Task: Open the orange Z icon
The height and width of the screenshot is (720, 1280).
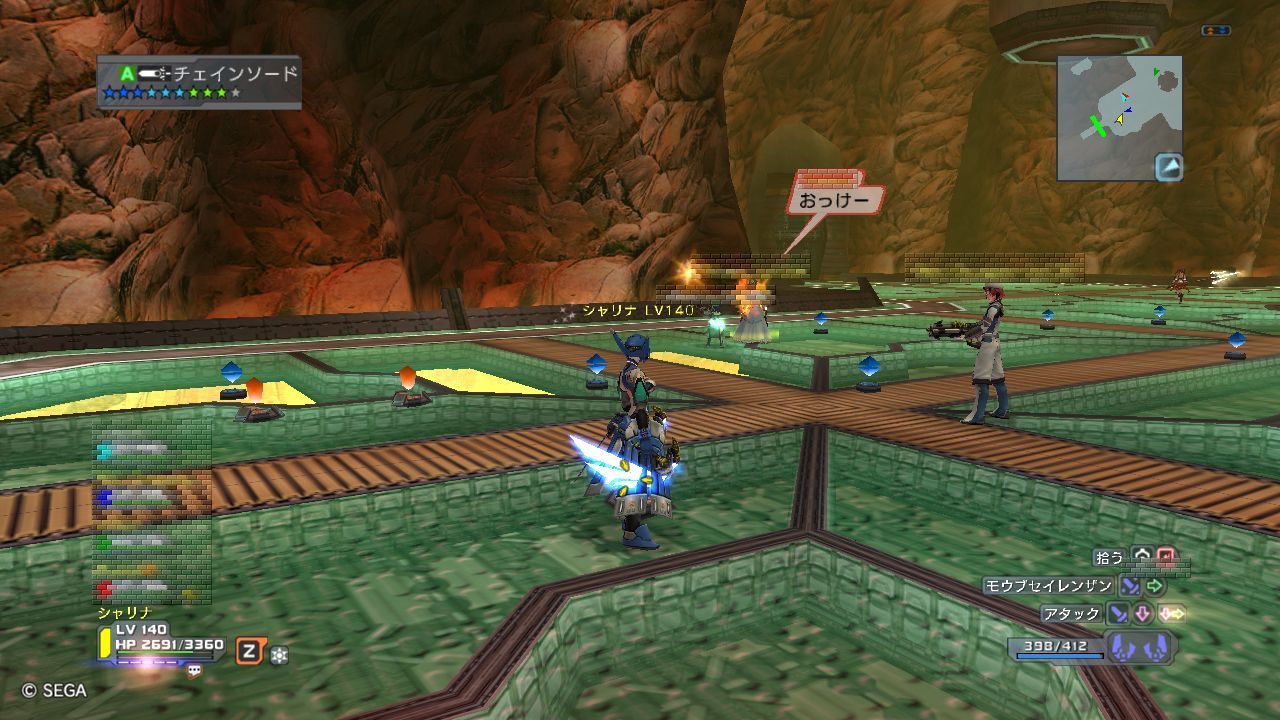Action: click(x=248, y=653)
